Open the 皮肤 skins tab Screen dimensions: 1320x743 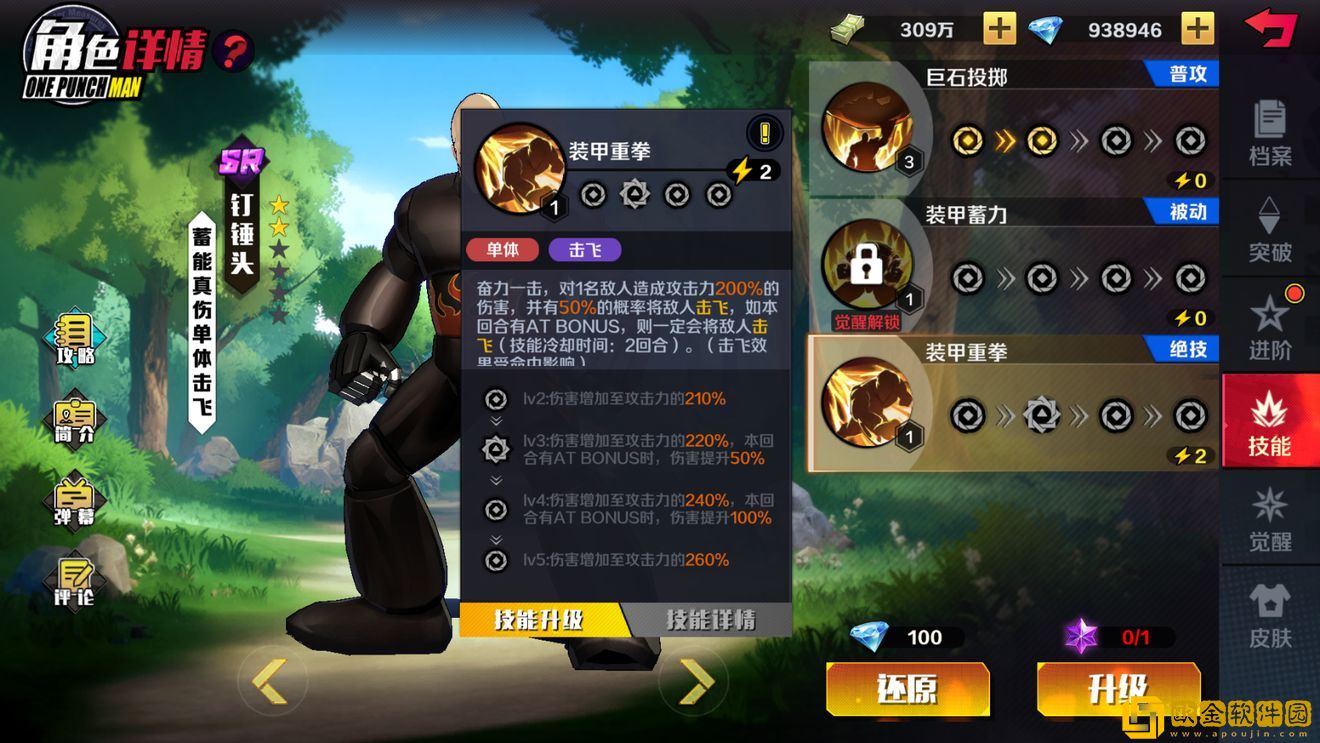point(1270,615)
